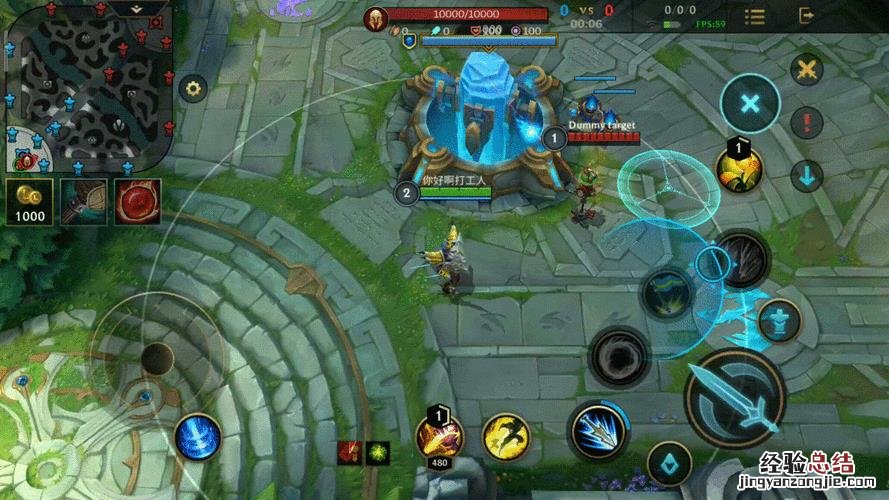Use the active item costing 480
Image resolution: width=889 pixels, height=500 pixels.
pyautogui.click(x=440, y=436)
